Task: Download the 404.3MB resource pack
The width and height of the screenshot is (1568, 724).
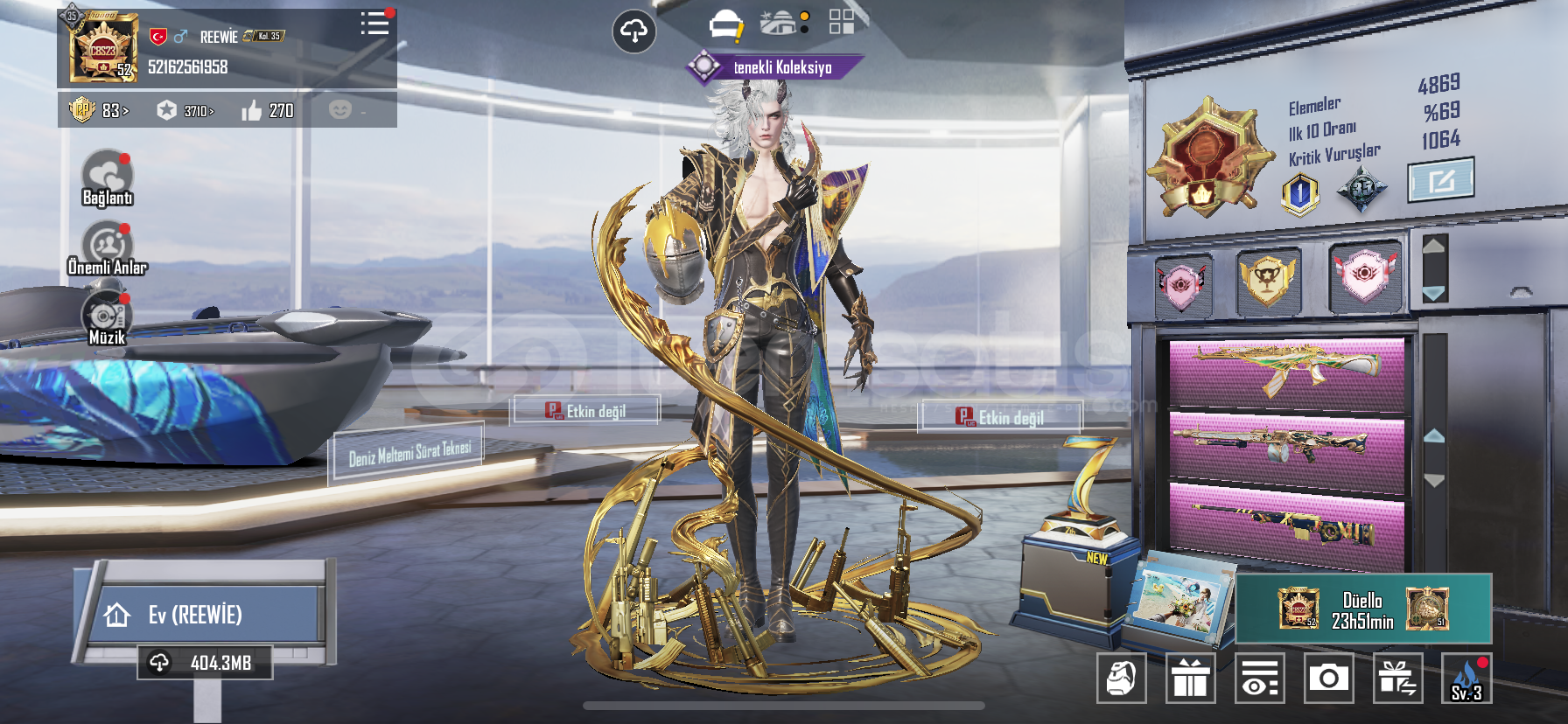Action: point(205,663)
